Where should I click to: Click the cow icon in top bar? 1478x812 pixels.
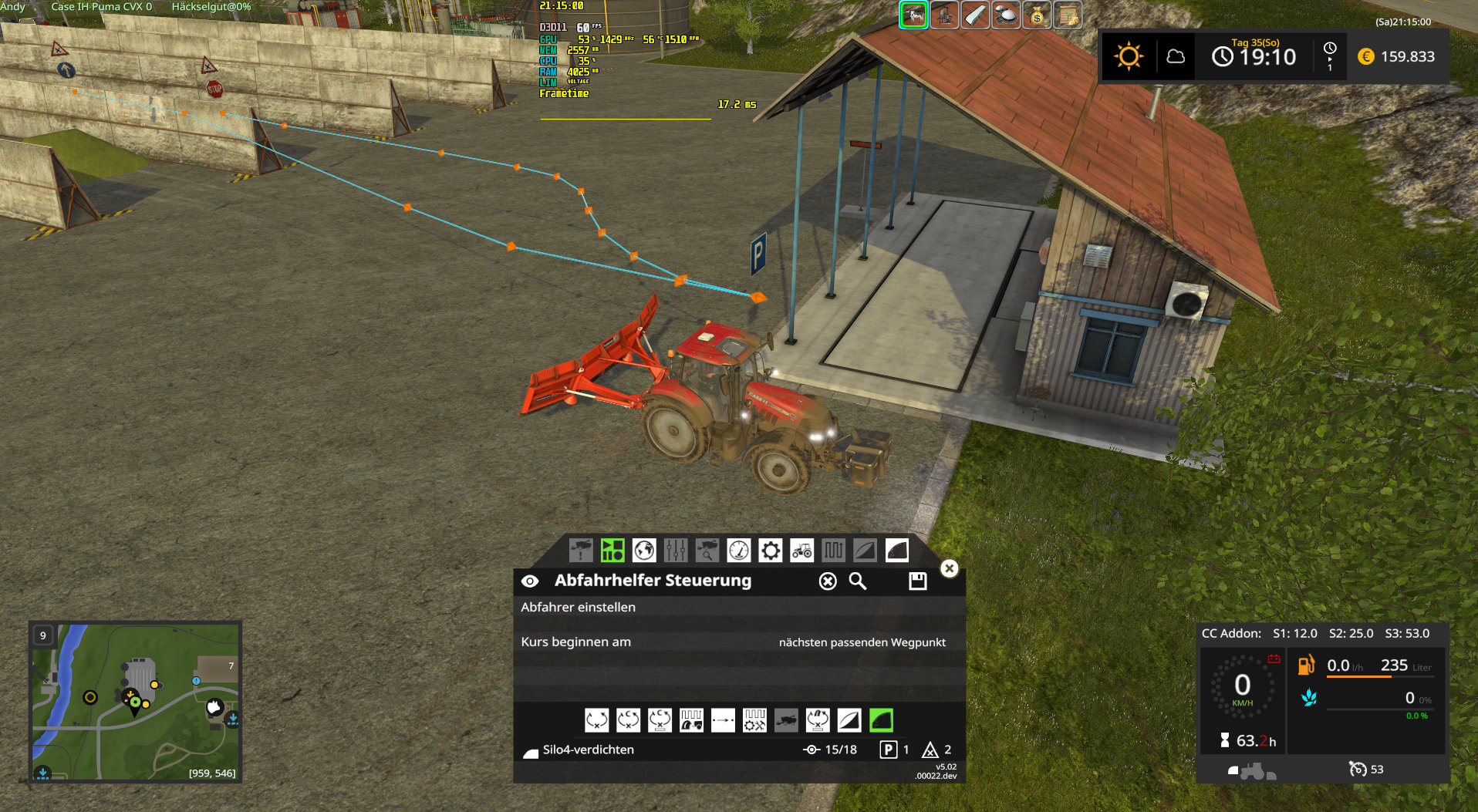pyautogui.click(x=913, y=15)
